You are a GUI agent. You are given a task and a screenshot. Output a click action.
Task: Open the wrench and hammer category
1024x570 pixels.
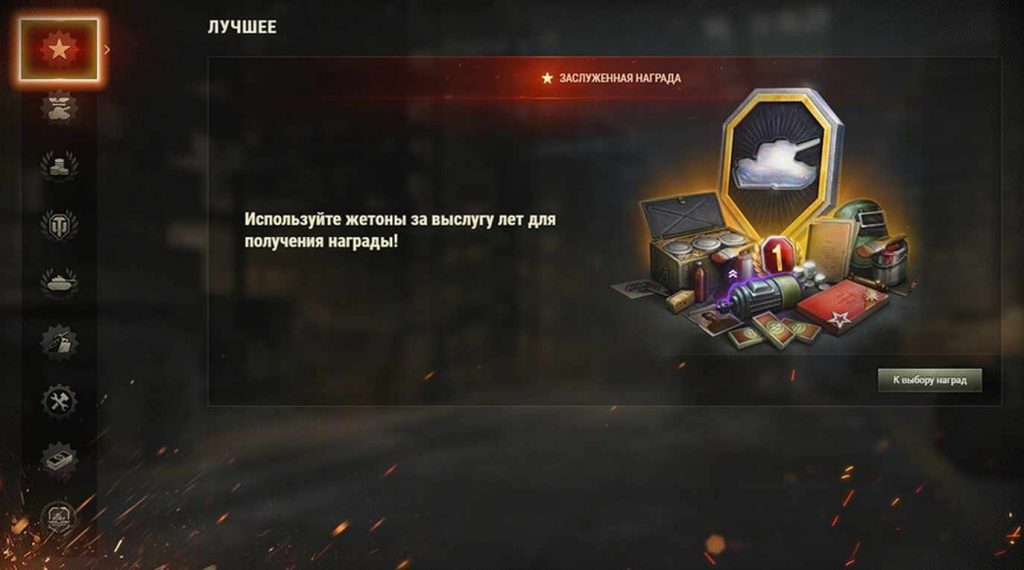59,401
